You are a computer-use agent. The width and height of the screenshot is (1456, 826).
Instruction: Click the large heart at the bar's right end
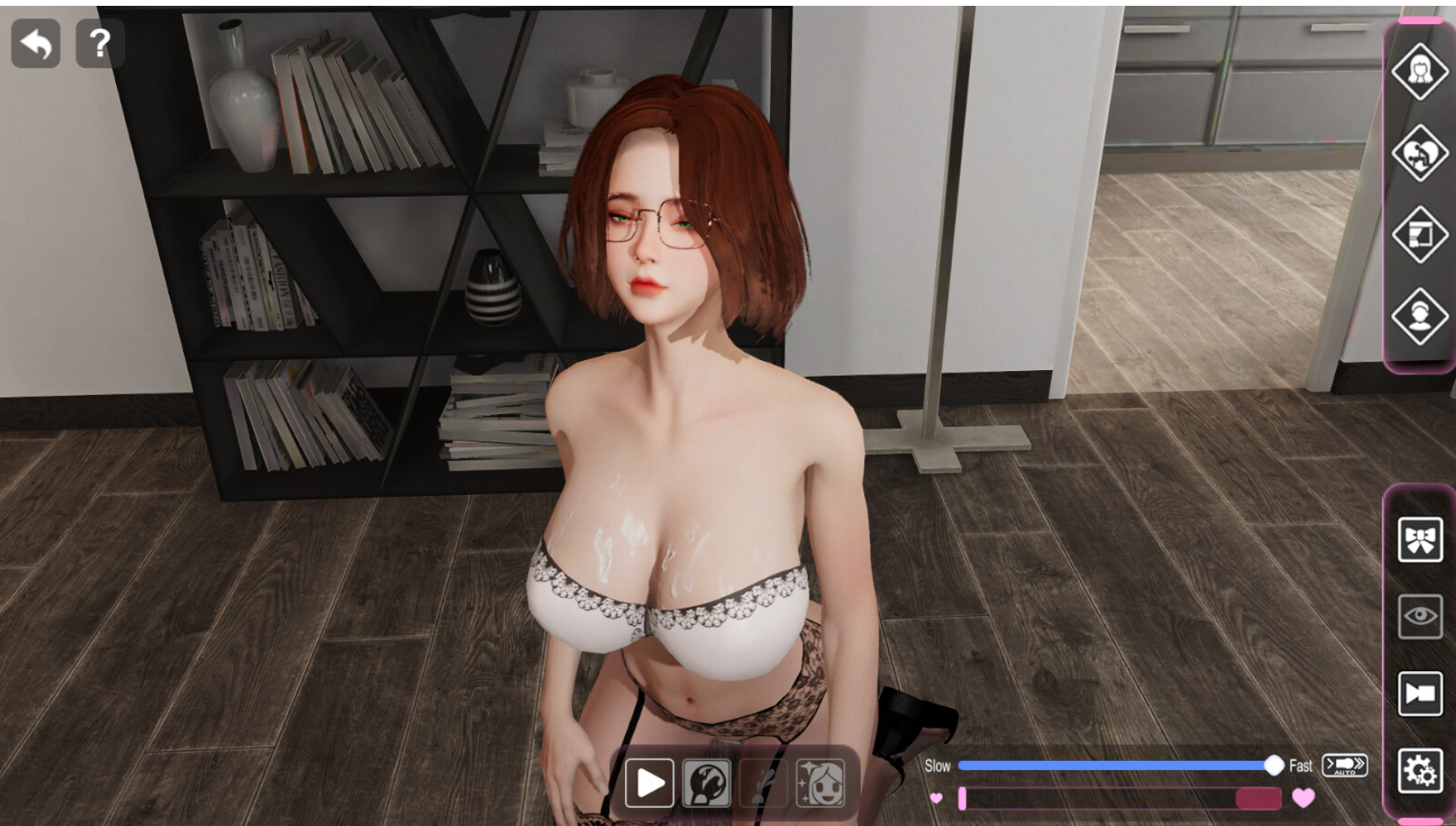(1303, 798)
